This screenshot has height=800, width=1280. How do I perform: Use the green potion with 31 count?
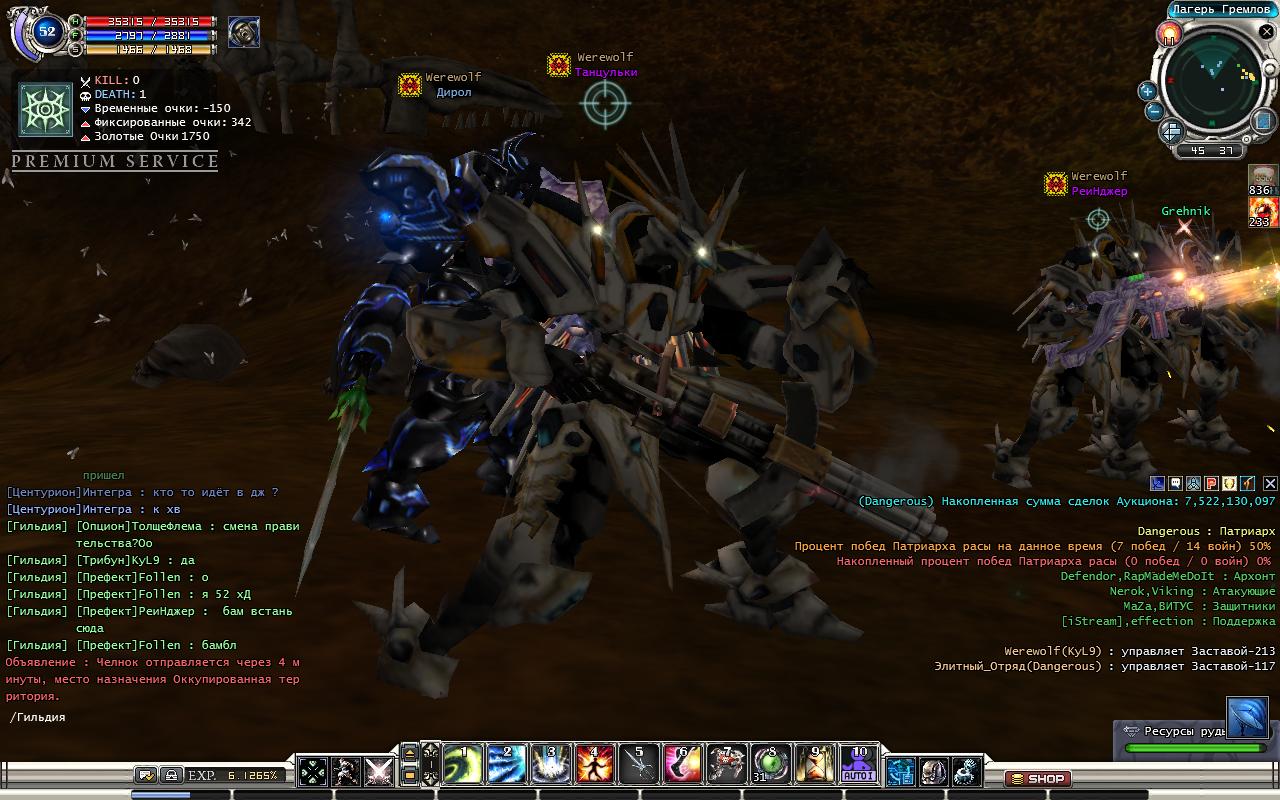[x=770, y=765]
